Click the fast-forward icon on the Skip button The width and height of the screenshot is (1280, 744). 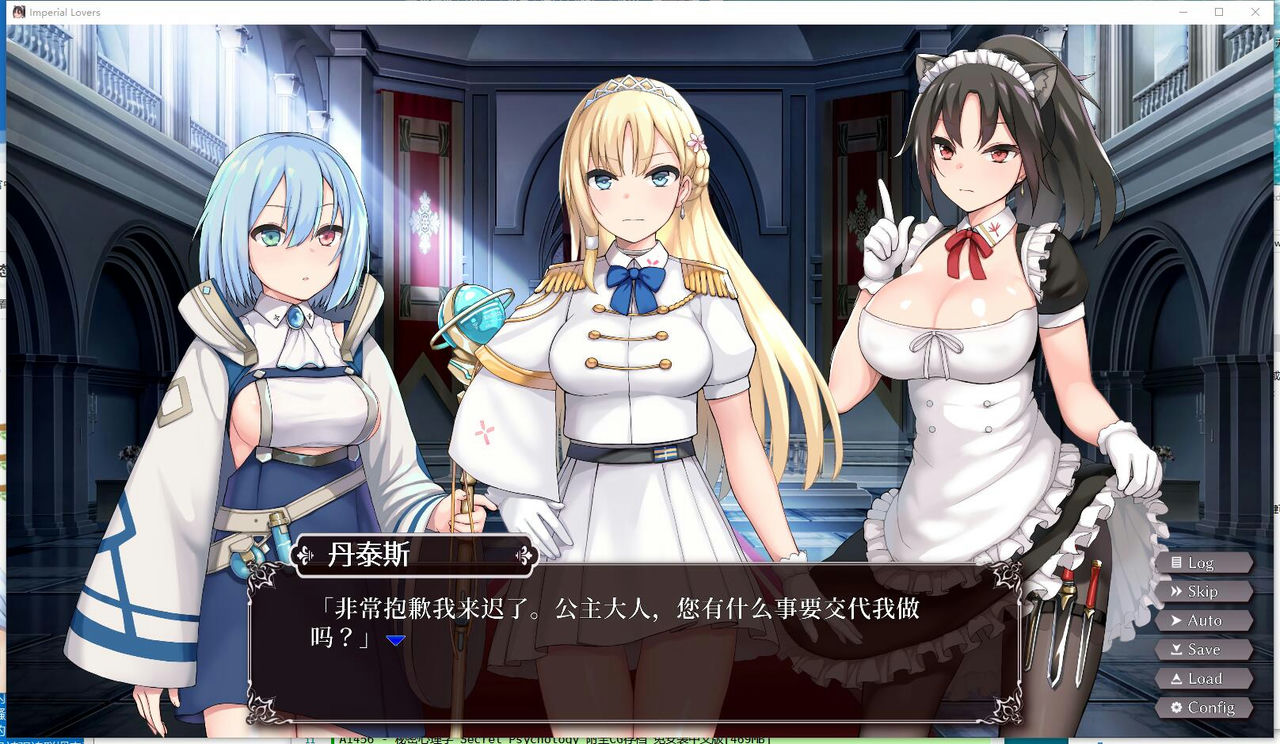coord(1176,592)
